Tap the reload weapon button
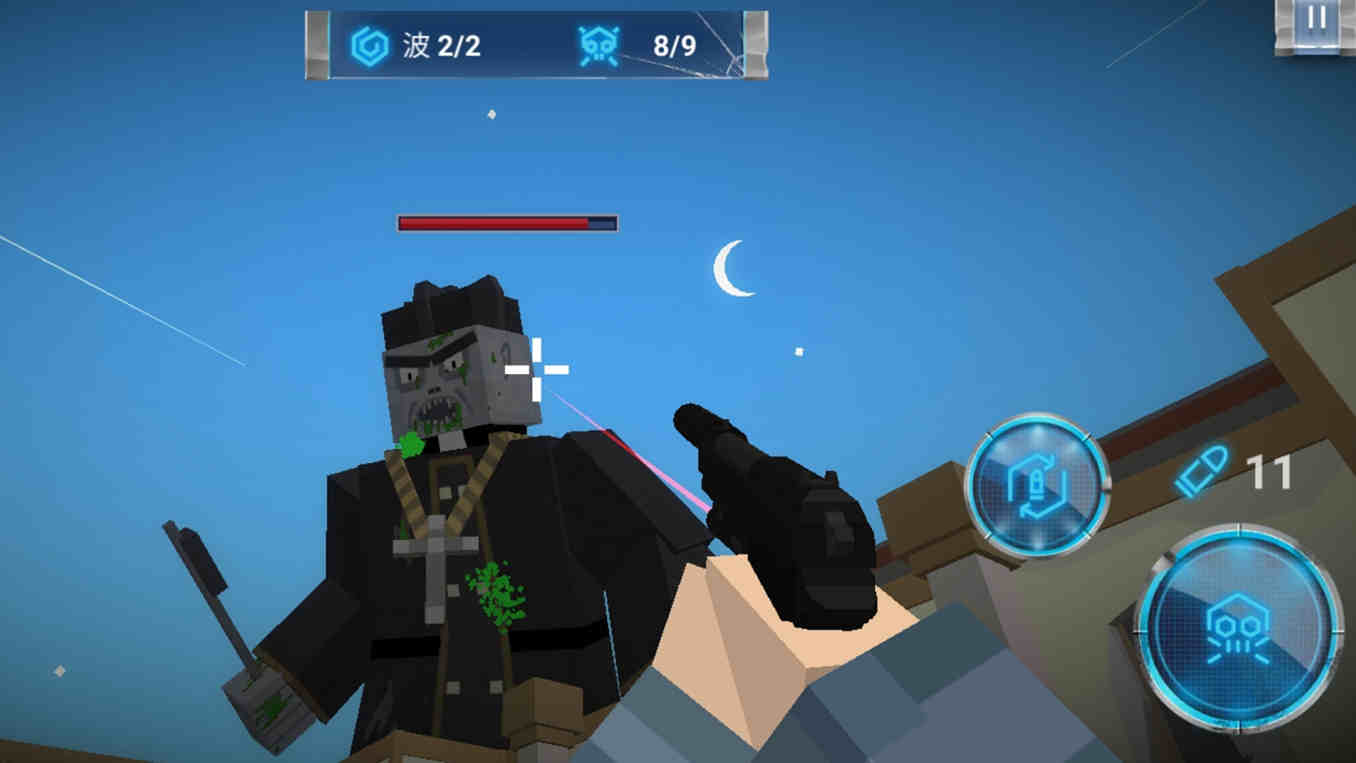Screen dimensions: 1356x763 pos(1037,485)
